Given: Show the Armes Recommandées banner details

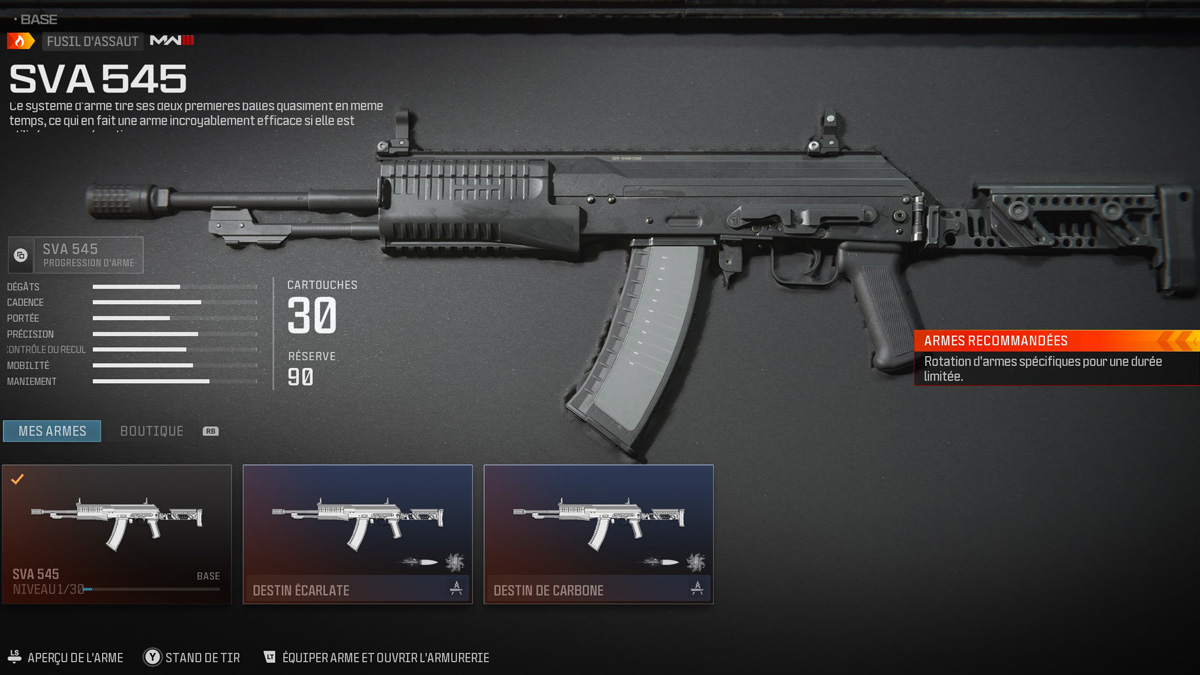Looking at the screenshot, I should coord(1056,357).
